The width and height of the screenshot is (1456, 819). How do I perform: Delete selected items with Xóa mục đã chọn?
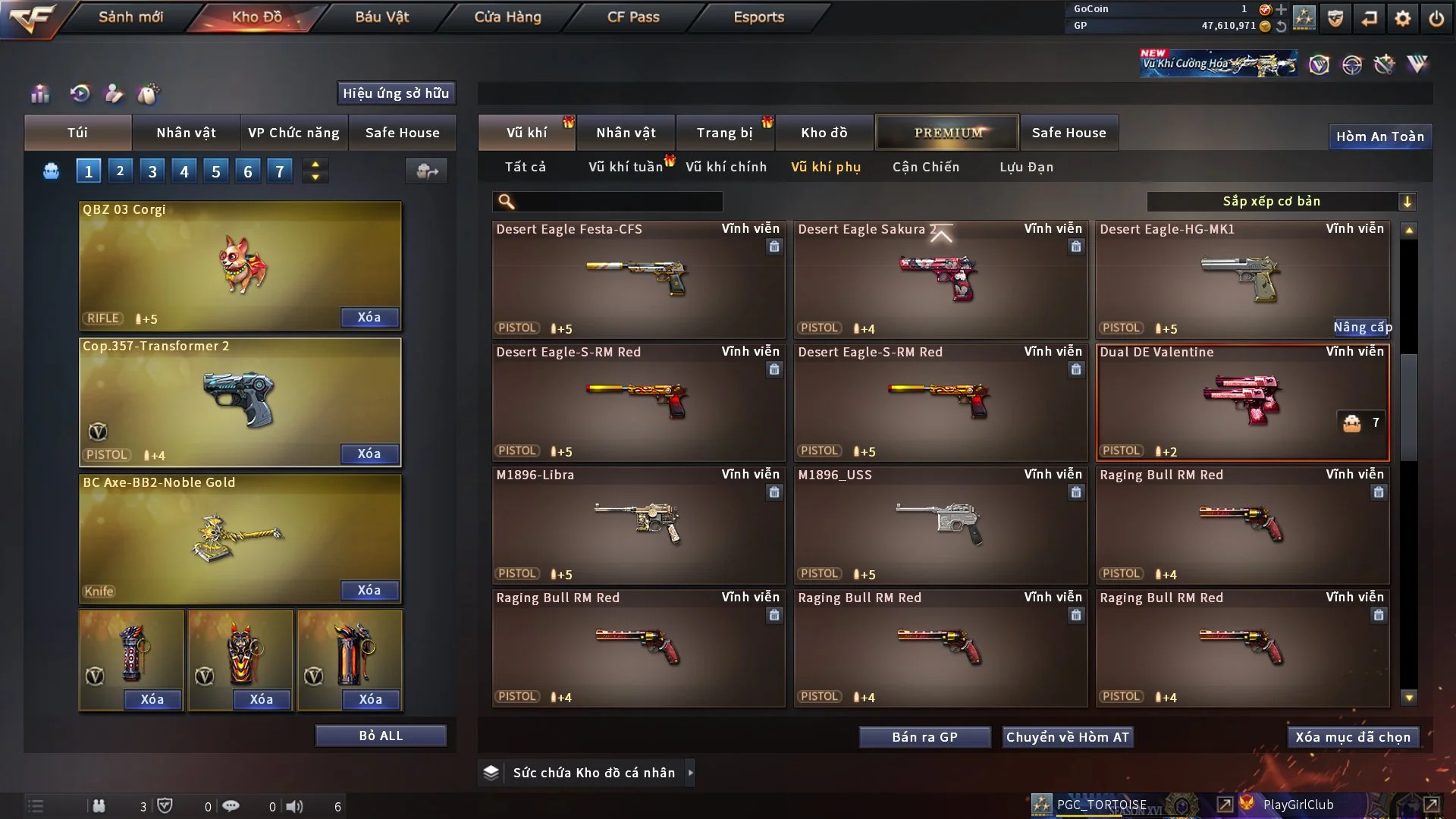click(x=1353, y=737)
